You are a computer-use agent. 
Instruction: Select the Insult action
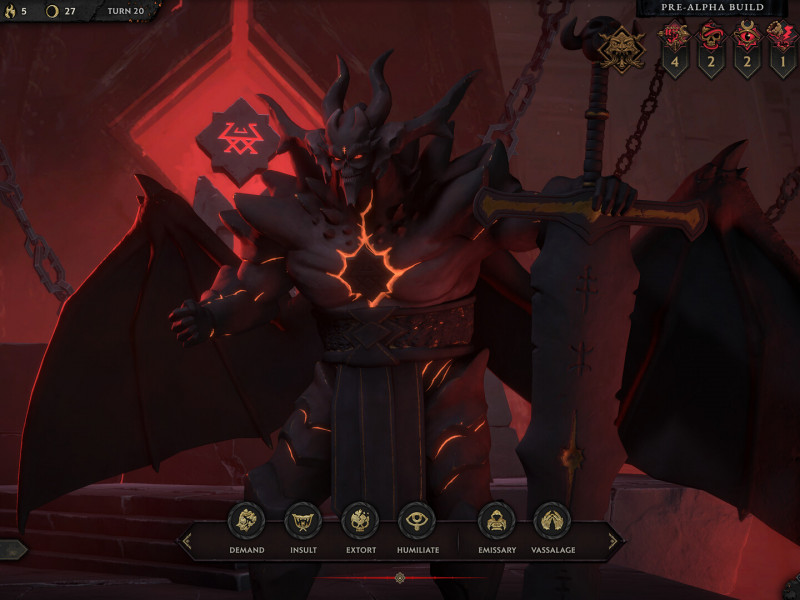303,522
